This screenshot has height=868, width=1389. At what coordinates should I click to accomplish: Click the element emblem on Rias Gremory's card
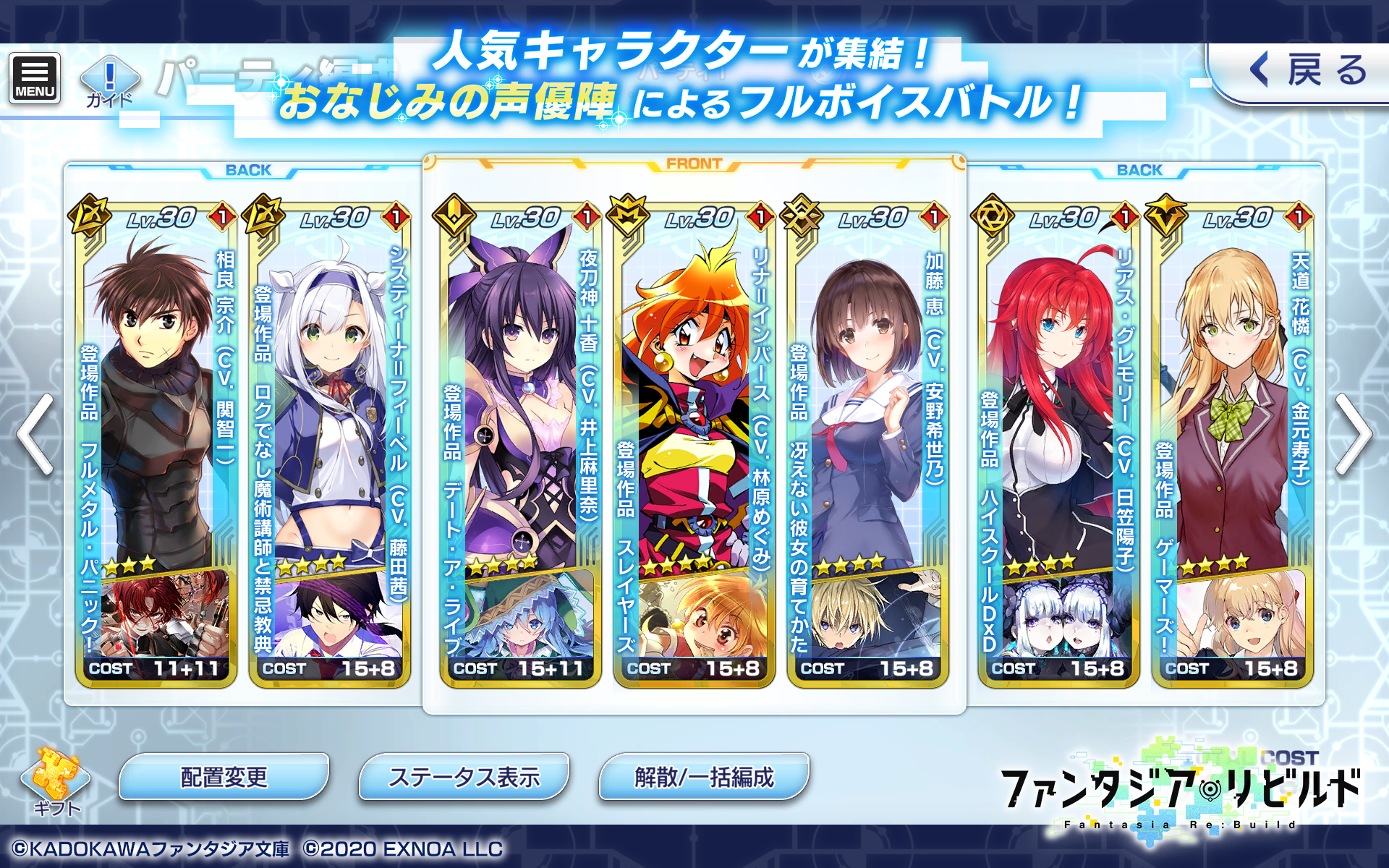[992, 216]
